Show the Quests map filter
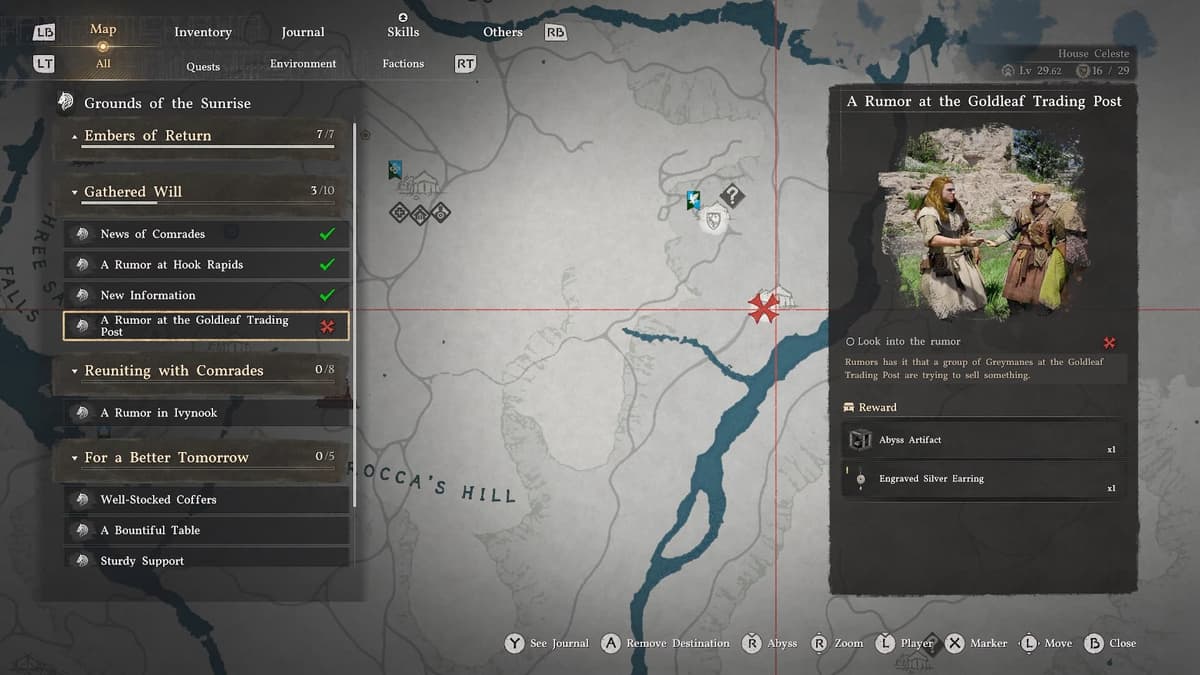 [x=203, y=66]
